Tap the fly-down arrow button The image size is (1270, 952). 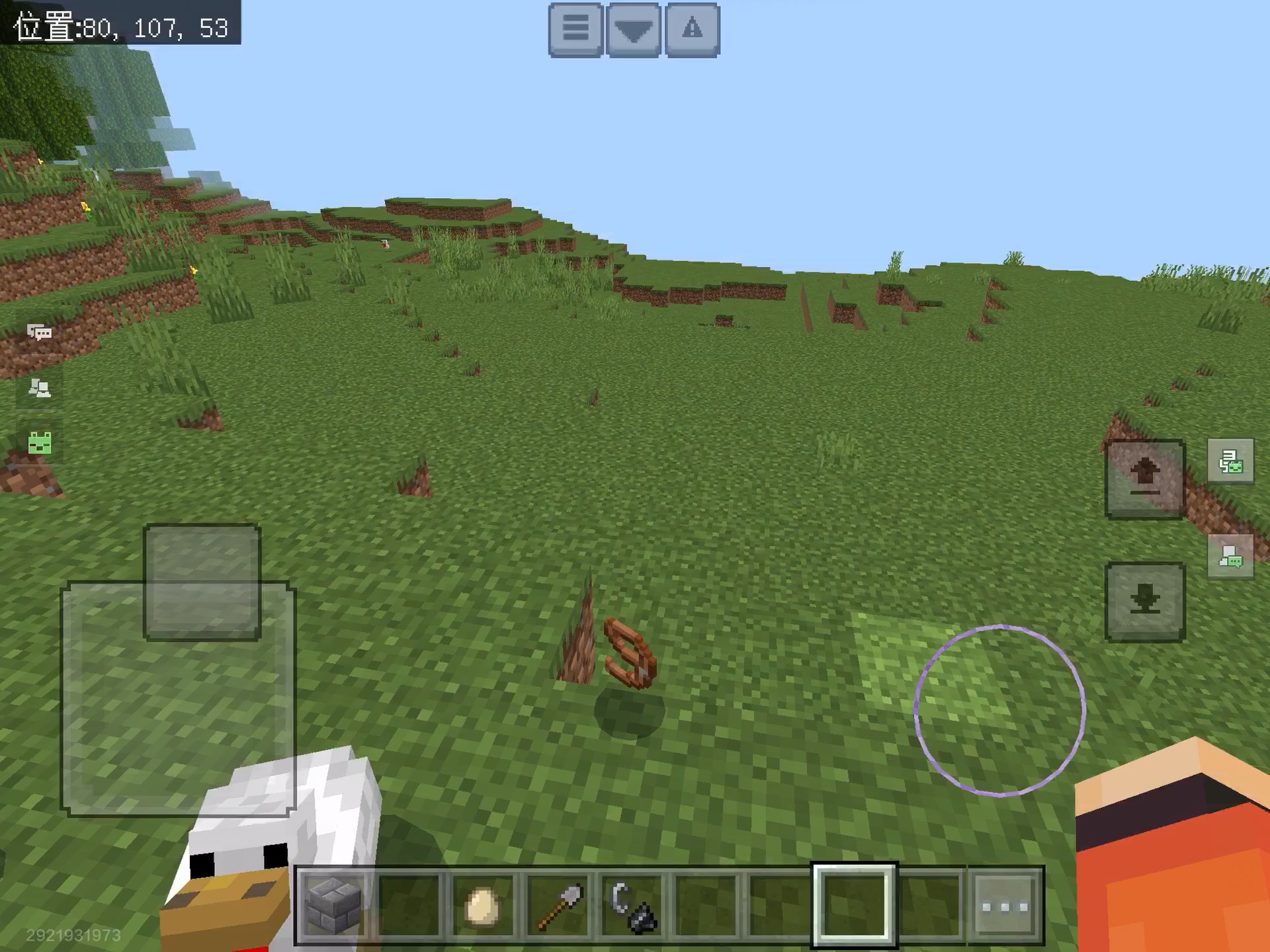click(x=1145, y=601)
